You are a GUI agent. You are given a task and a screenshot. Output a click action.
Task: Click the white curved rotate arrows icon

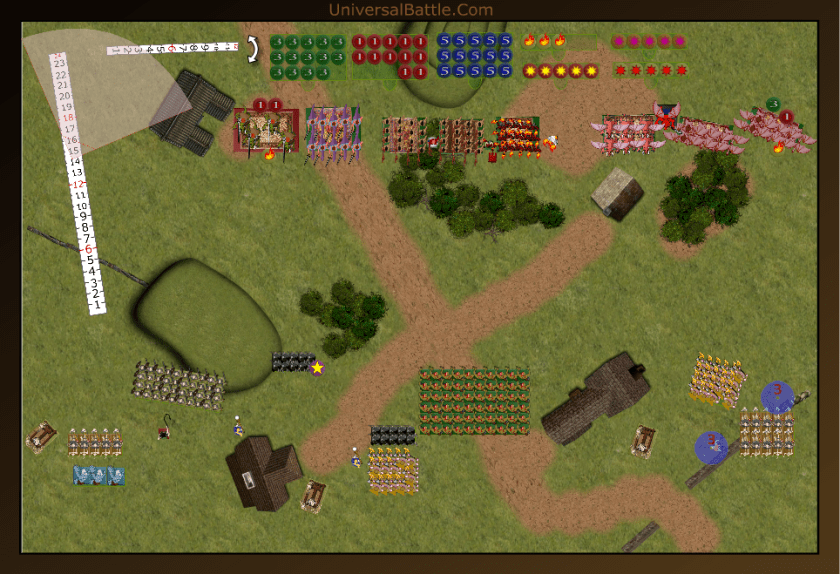tap(253, 46)
